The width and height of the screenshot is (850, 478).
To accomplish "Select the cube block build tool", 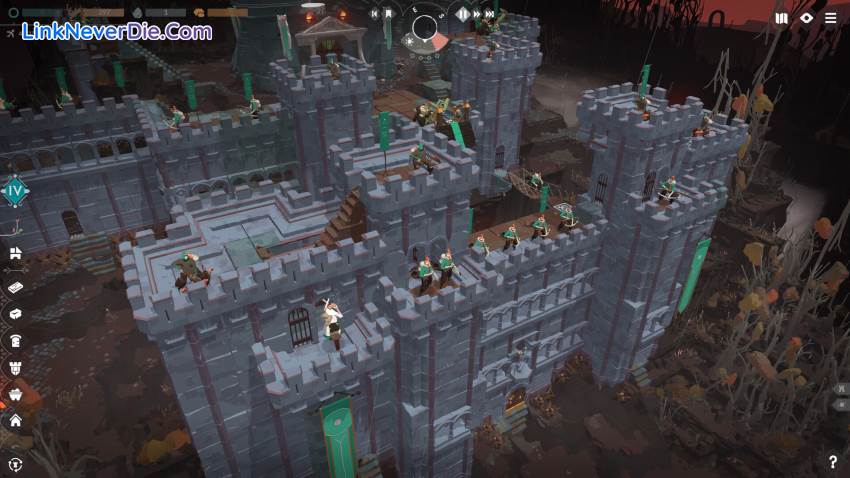I will pos(16,313).
